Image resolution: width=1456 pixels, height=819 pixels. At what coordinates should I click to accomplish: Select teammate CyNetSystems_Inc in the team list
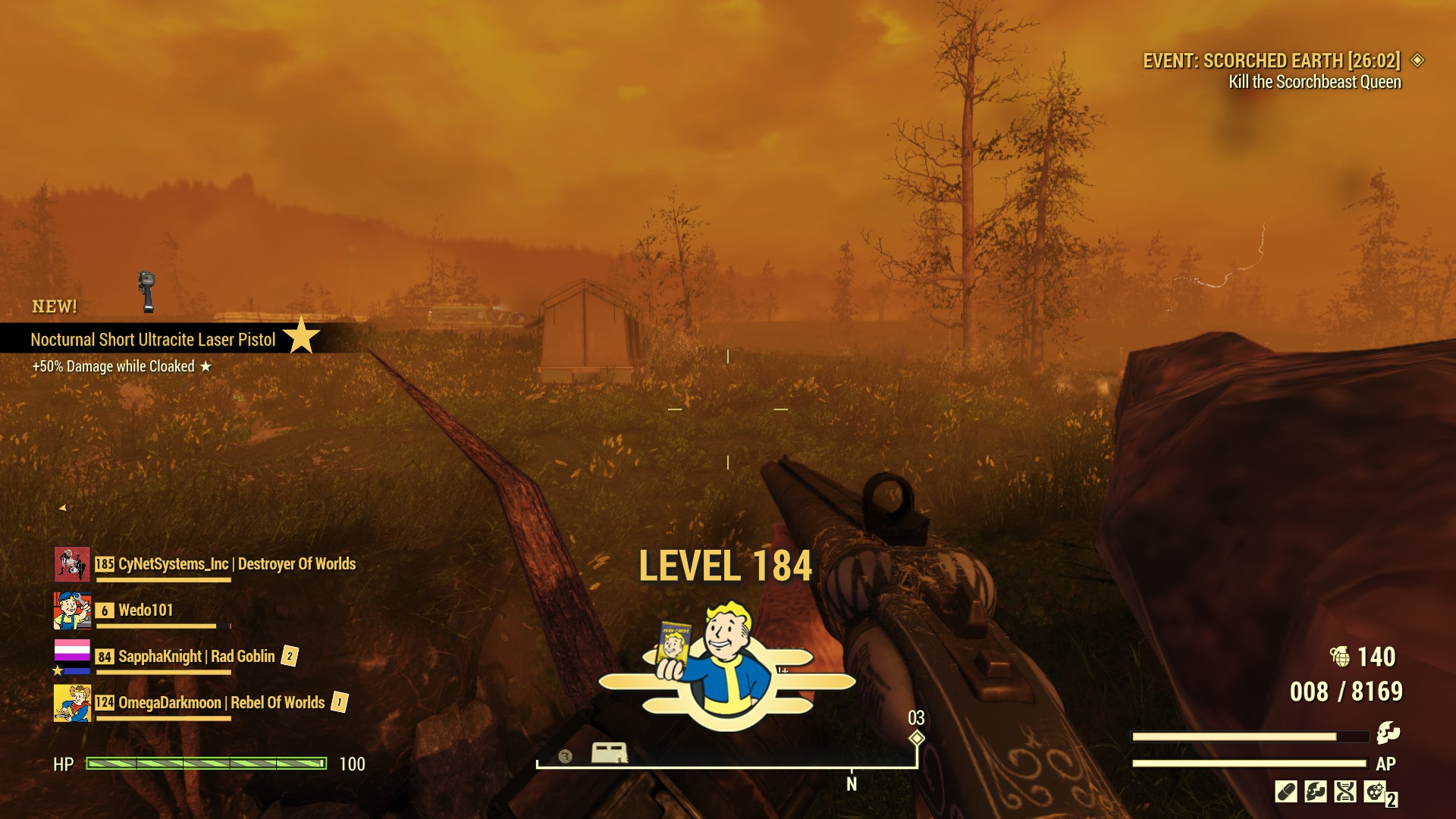tap(237, 564)
